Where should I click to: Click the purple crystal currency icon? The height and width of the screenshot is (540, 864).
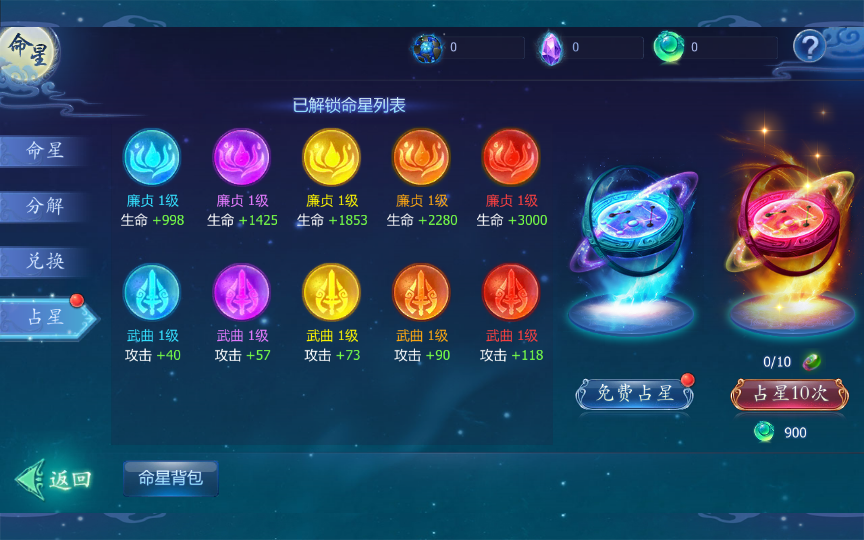click(551, 48)
